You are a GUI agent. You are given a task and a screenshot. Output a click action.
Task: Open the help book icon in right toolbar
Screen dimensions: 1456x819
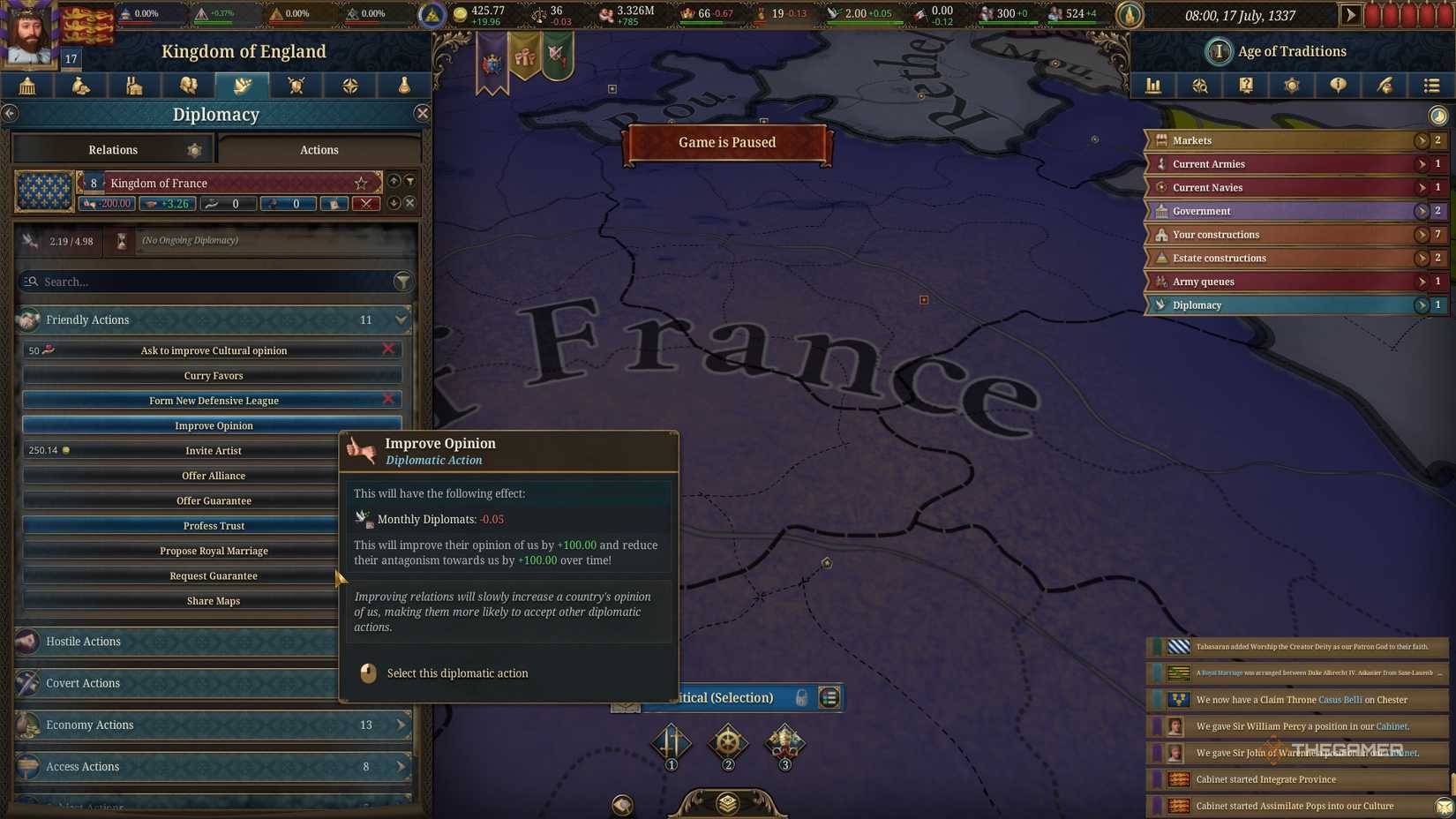tap(1246, 86)
